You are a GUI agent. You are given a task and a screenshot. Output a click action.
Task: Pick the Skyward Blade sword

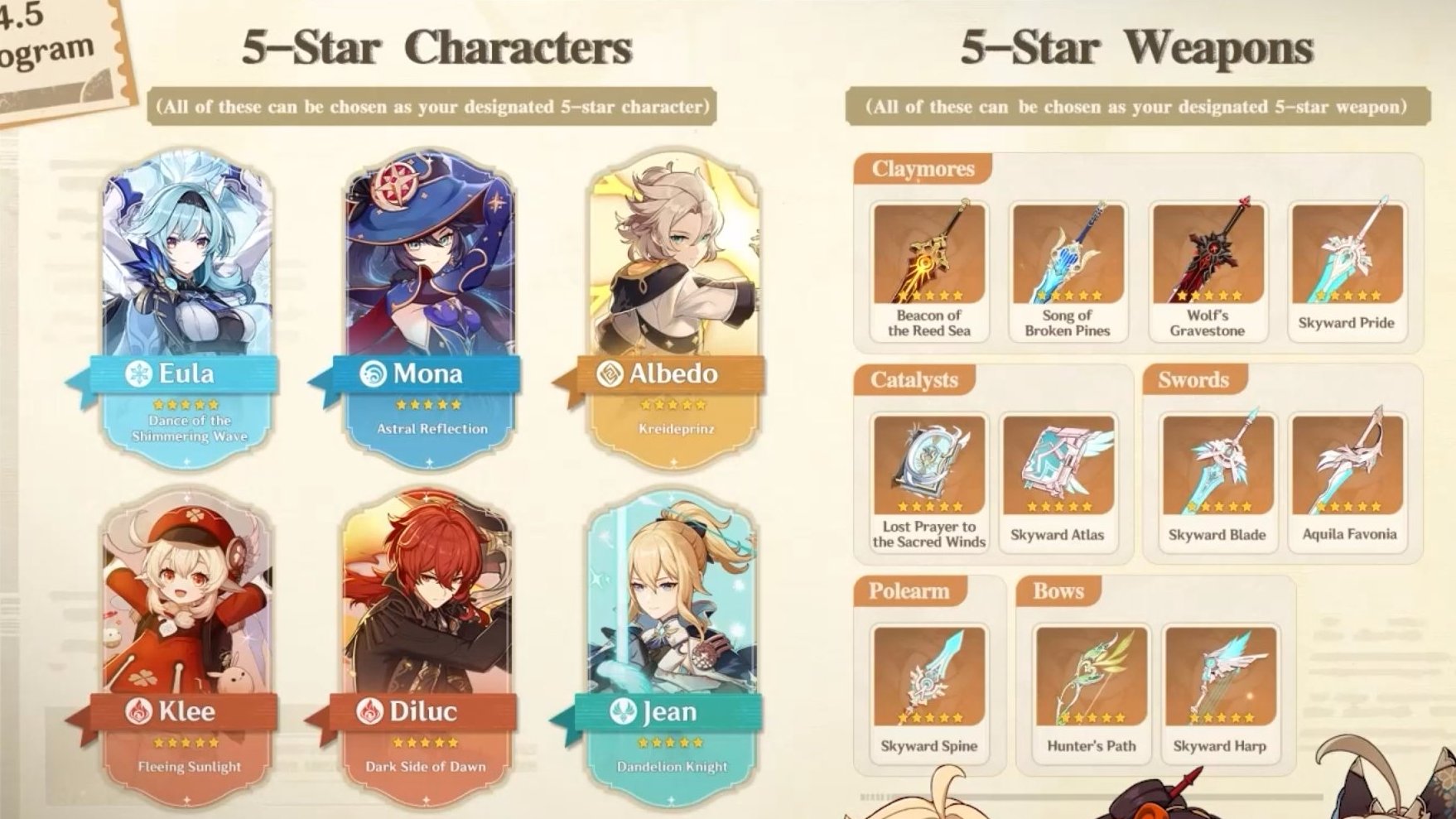coord(1217,480)
